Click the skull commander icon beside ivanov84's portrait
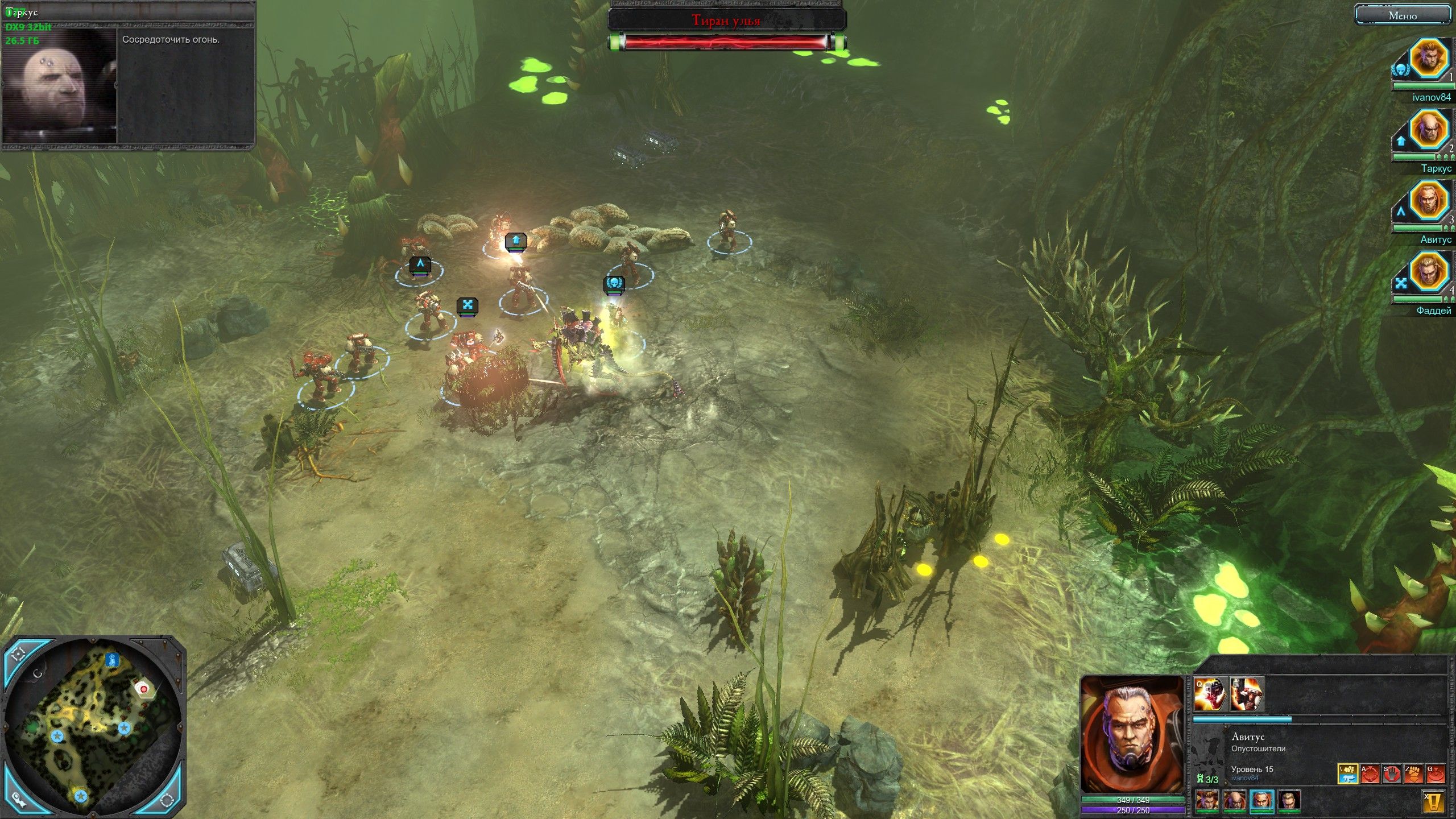The width and height of the screenshot is (1456, 819). pyautogui.click(x=1401, y=68)
